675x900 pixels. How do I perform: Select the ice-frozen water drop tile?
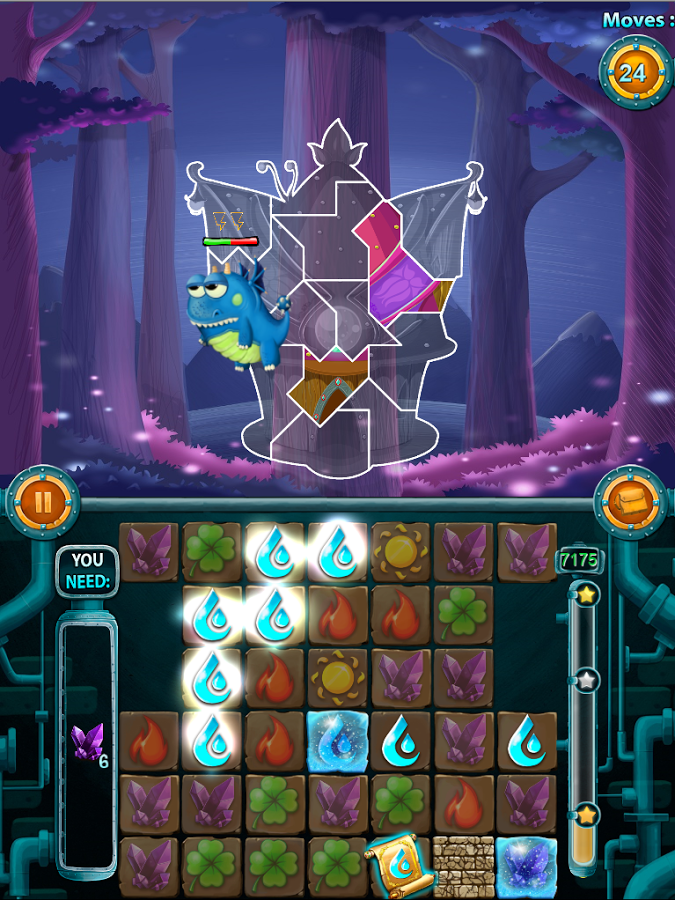pos(338,741)
